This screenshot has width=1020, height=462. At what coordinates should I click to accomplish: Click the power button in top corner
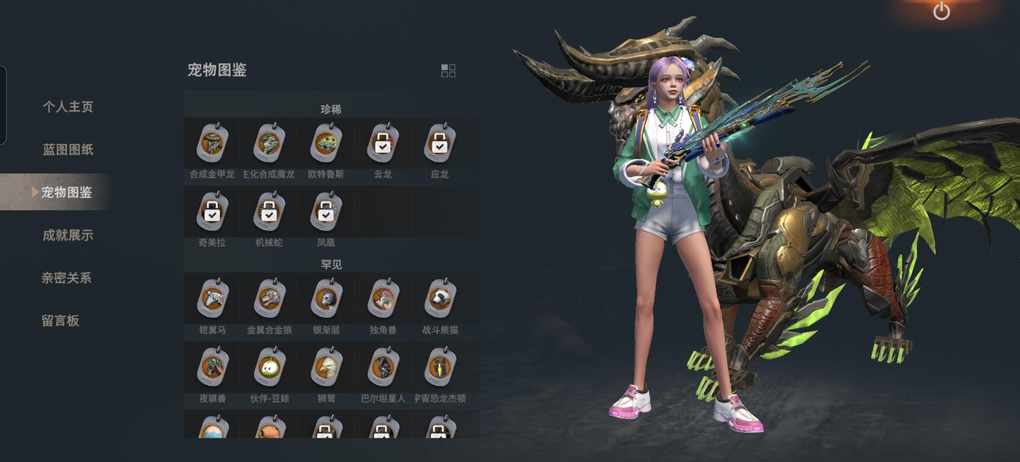pyautogui.click(x=941, y=12)
